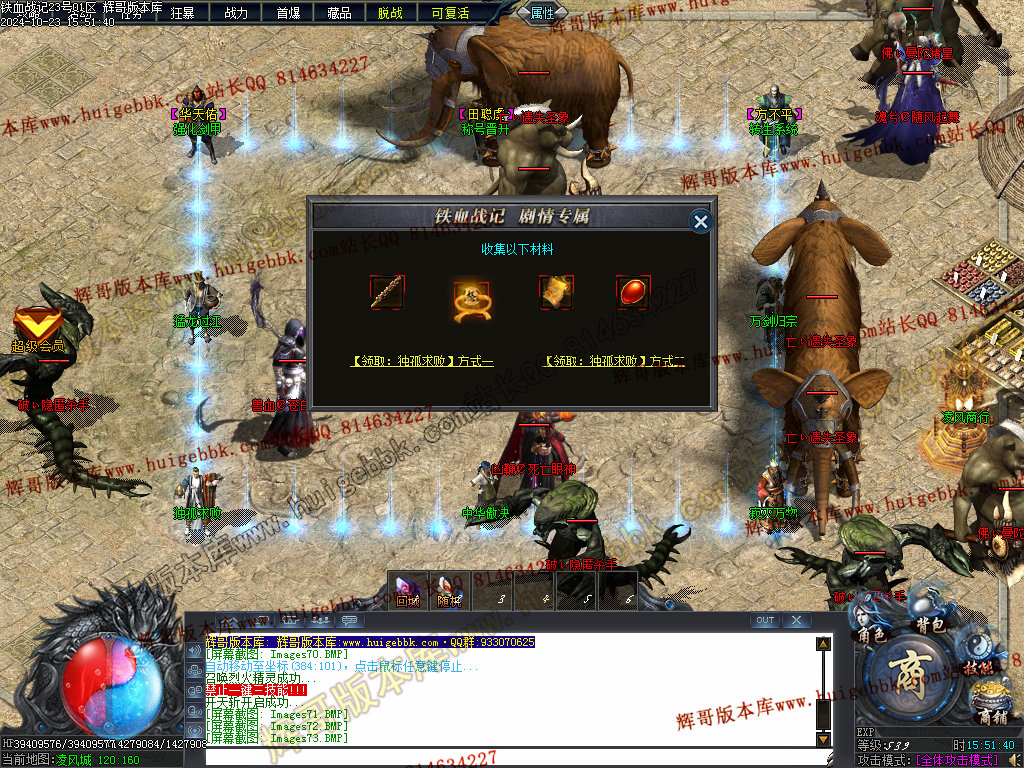Screen dimensions: 1024x768
Task: Open the 狂暴 menu tab
Action: point(182,13)
